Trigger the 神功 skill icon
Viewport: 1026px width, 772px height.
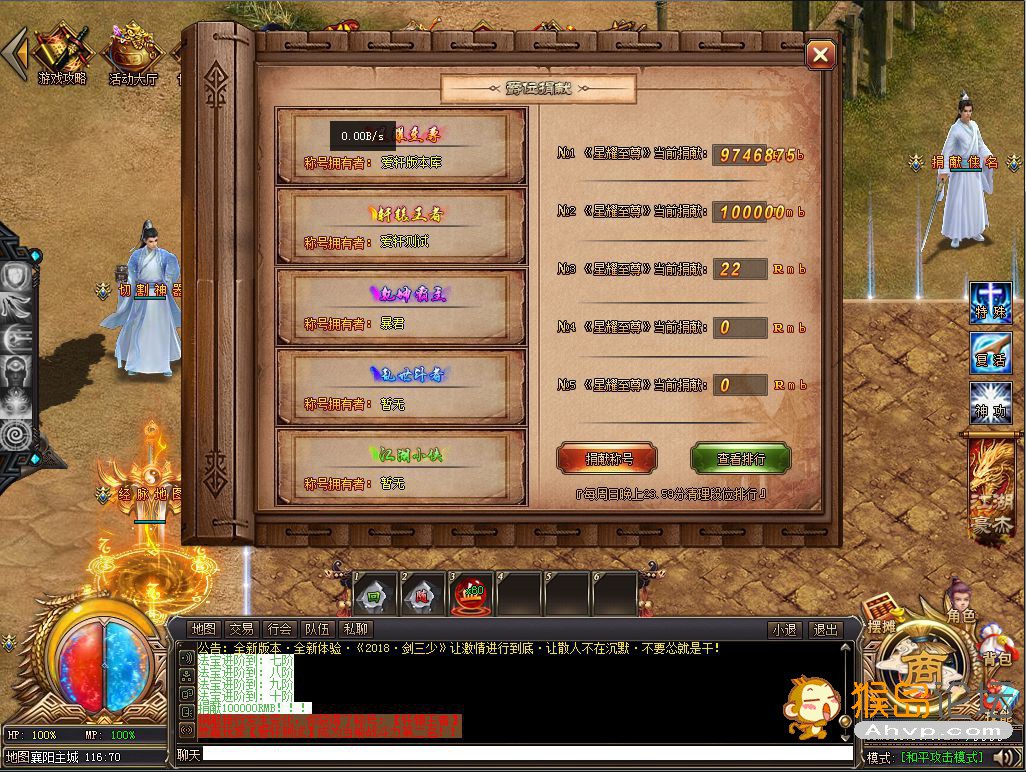tap(990, 402)
